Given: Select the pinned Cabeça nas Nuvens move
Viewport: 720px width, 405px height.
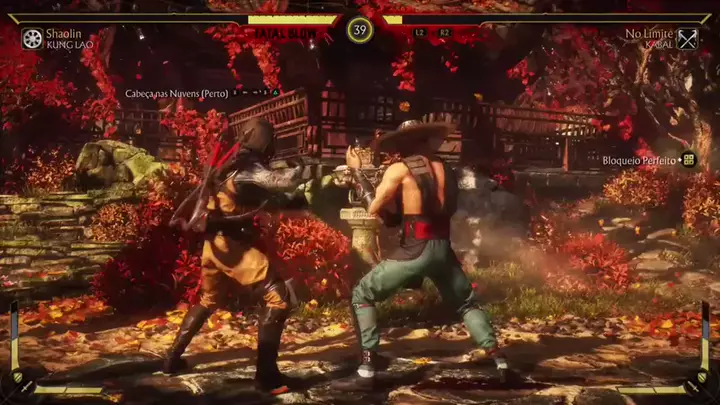Looking at the screenshot, I should coord(176,93).
